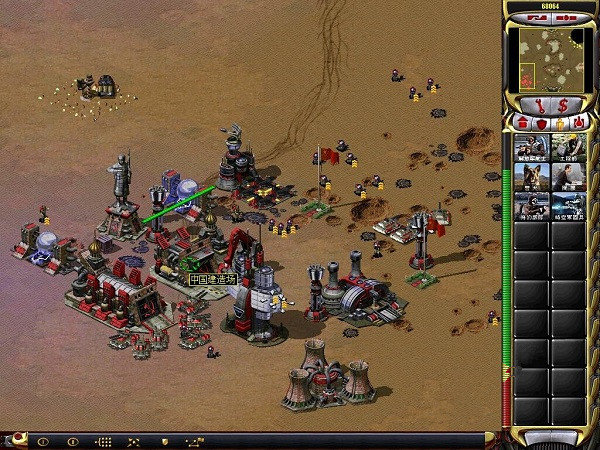Open the infantry production tab
Viewport: 600px width, 450px height.
(559, 123)
